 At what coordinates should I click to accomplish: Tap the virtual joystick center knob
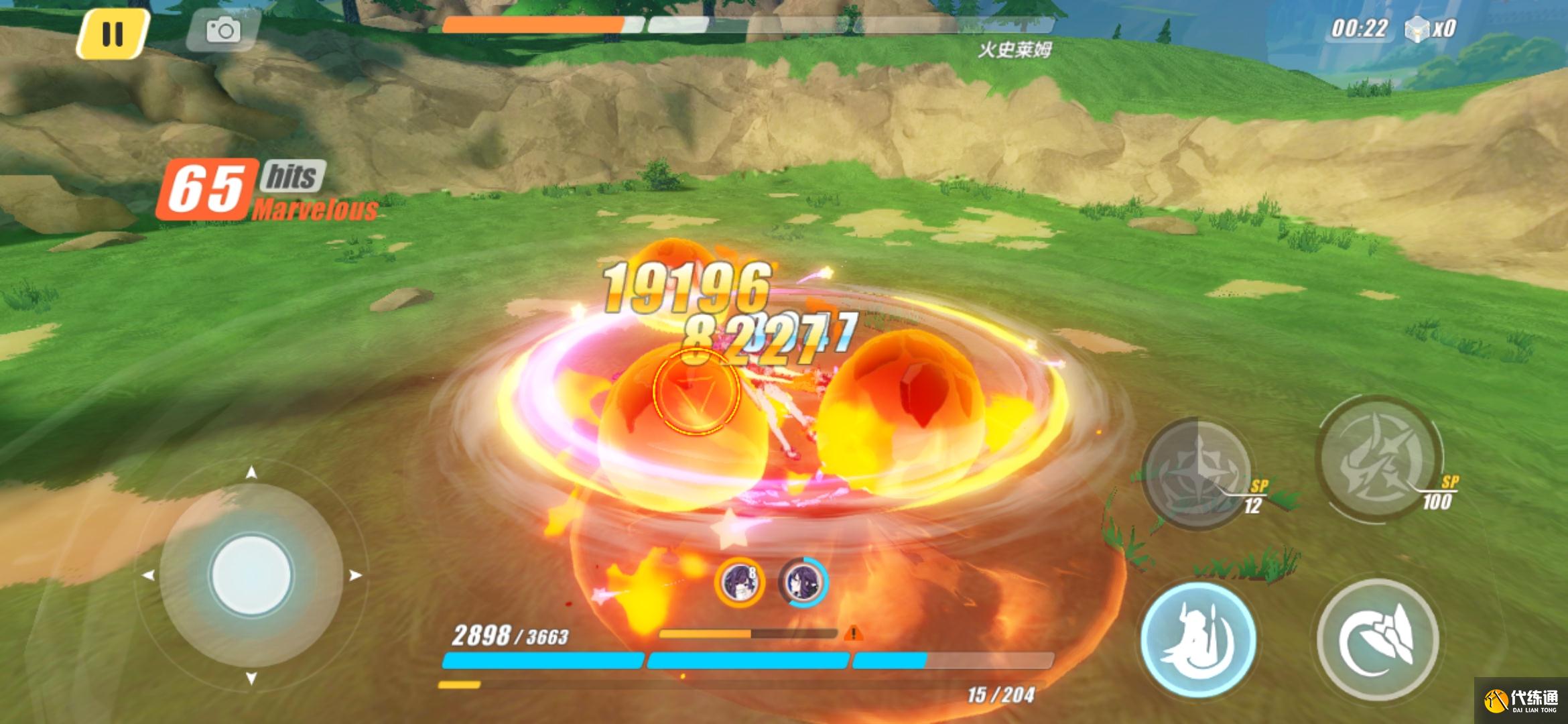[251, 575]
